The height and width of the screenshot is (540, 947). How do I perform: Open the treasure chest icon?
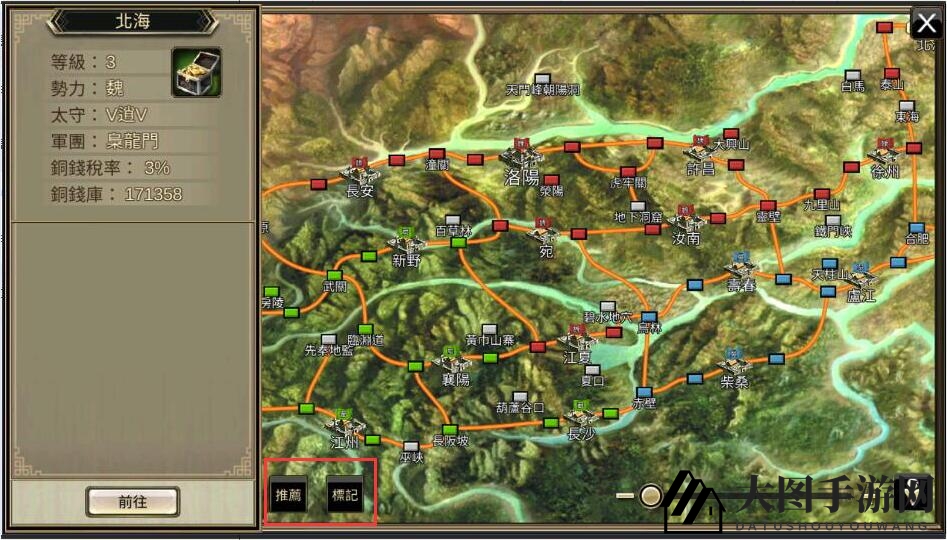[196, 72]
